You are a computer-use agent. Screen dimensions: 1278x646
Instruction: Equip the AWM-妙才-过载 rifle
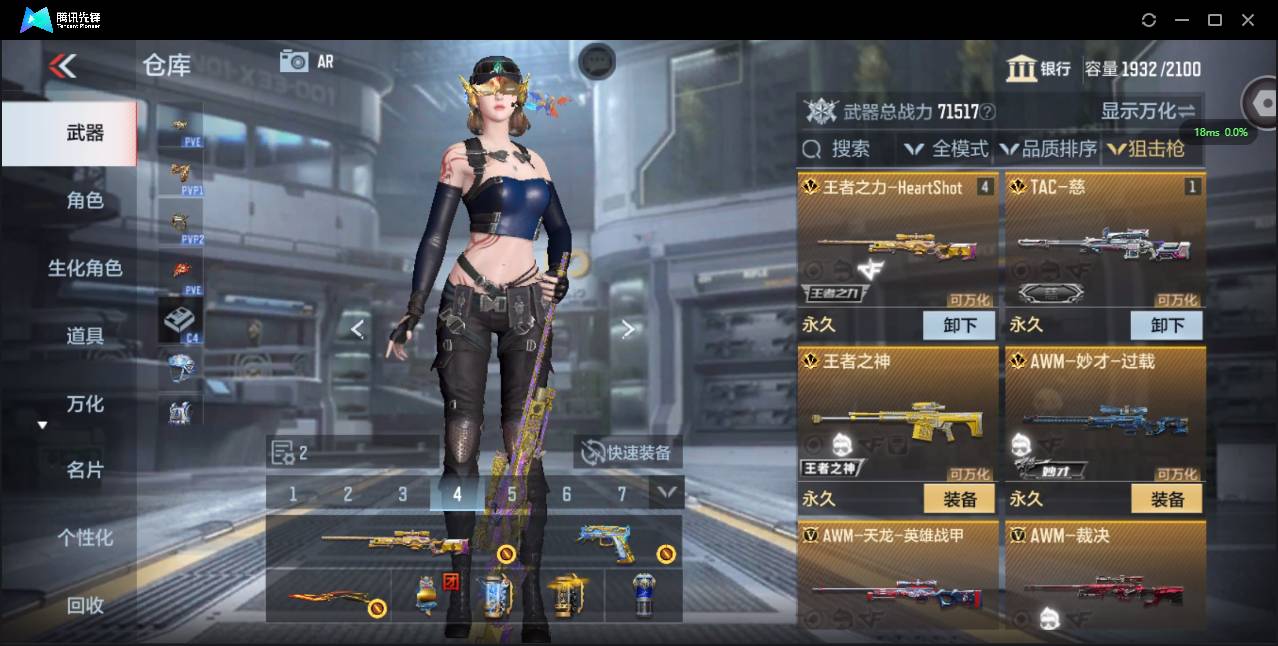pos(1167,498)
